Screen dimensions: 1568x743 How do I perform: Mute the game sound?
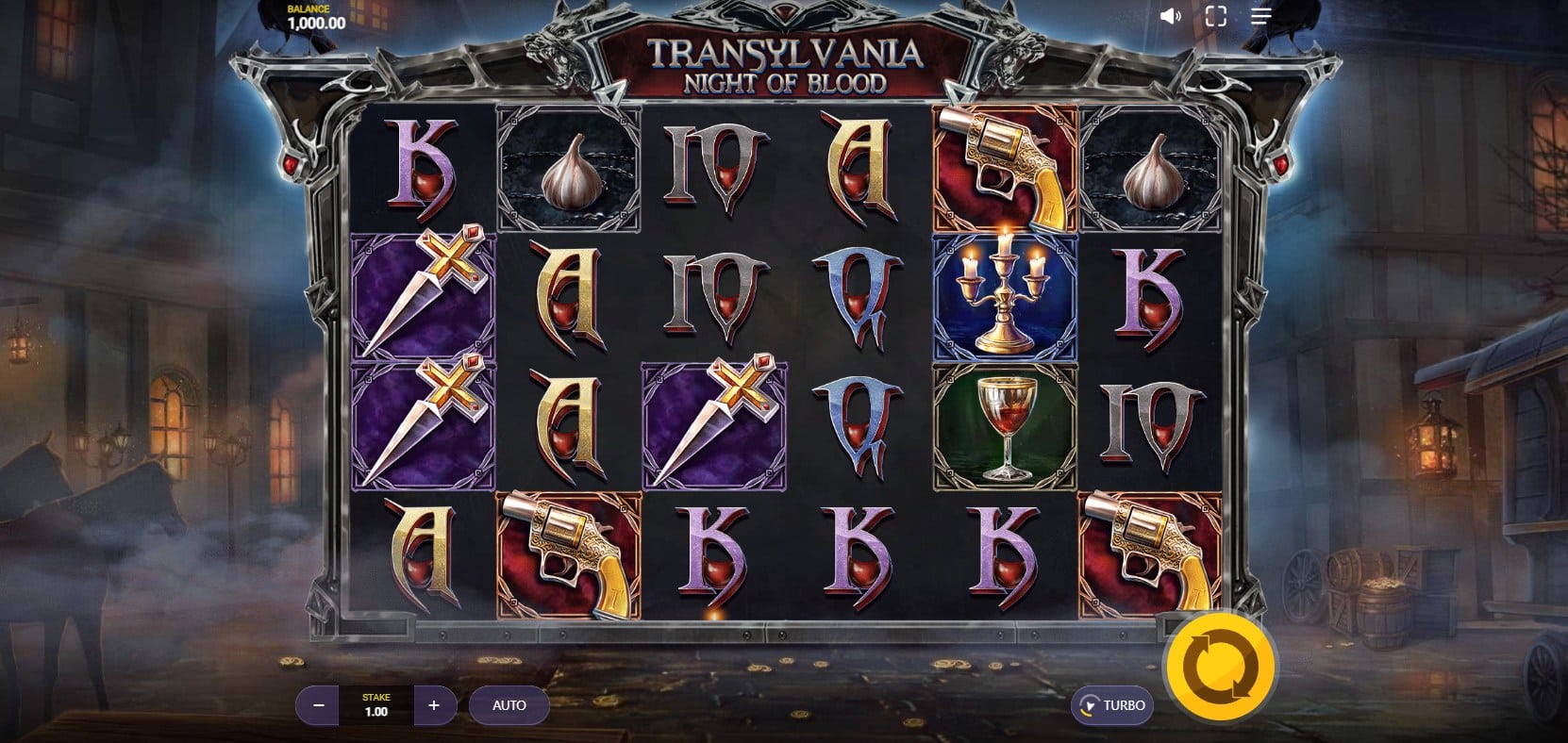point(1170,17)
